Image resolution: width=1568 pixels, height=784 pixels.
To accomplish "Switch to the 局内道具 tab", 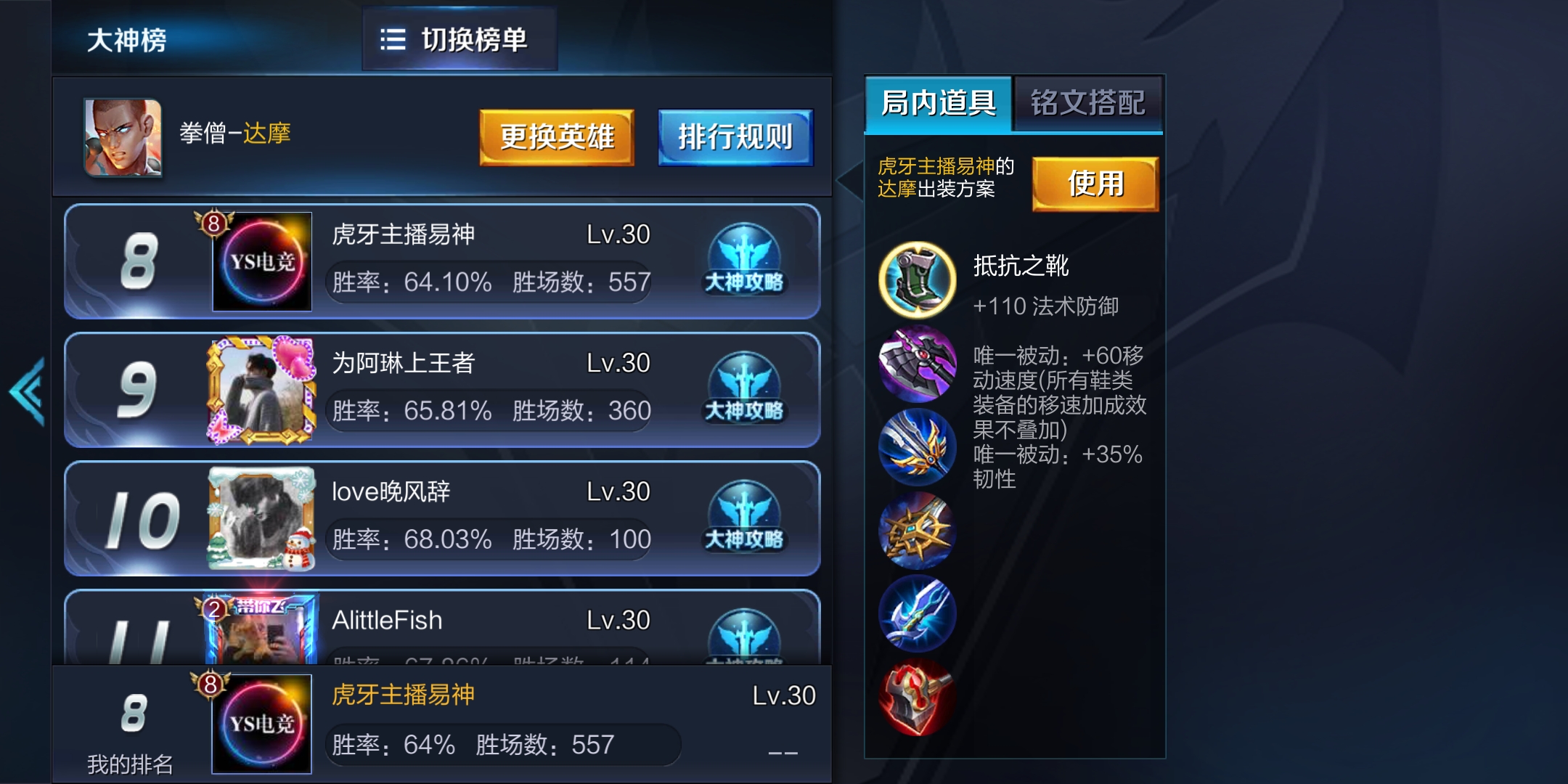I will click(939, 104).
